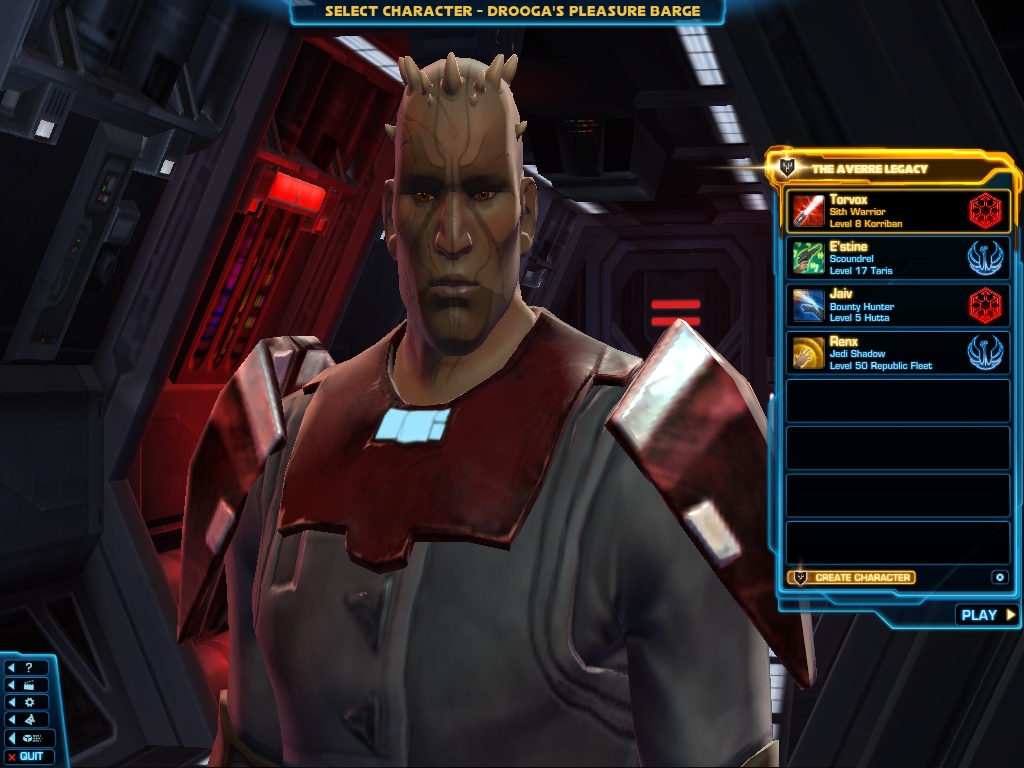Click the small round delete icon below the list
The width and height of the screenshot is (1024, 768).
(998, 577)
